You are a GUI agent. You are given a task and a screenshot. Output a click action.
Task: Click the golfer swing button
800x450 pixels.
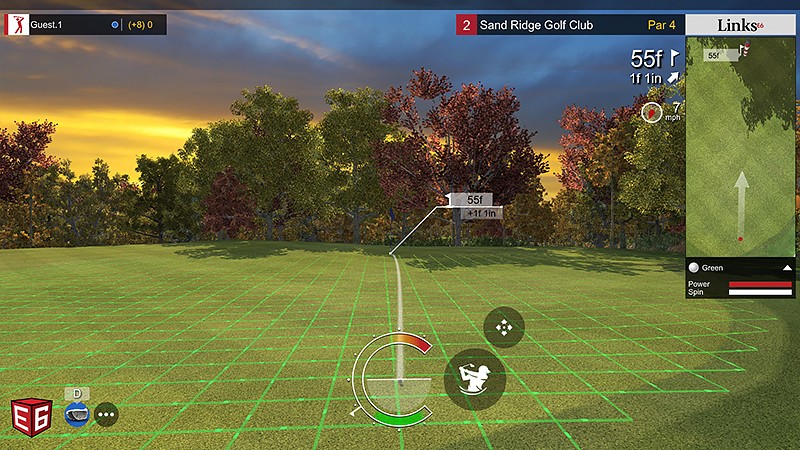tap(474, 379)
